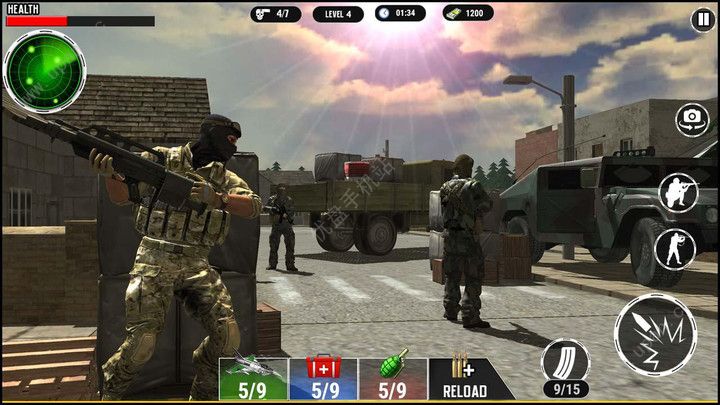This screenshot has width=720, height=405.
Task: Choose the standing soldier stance icon
Action: 675,248
